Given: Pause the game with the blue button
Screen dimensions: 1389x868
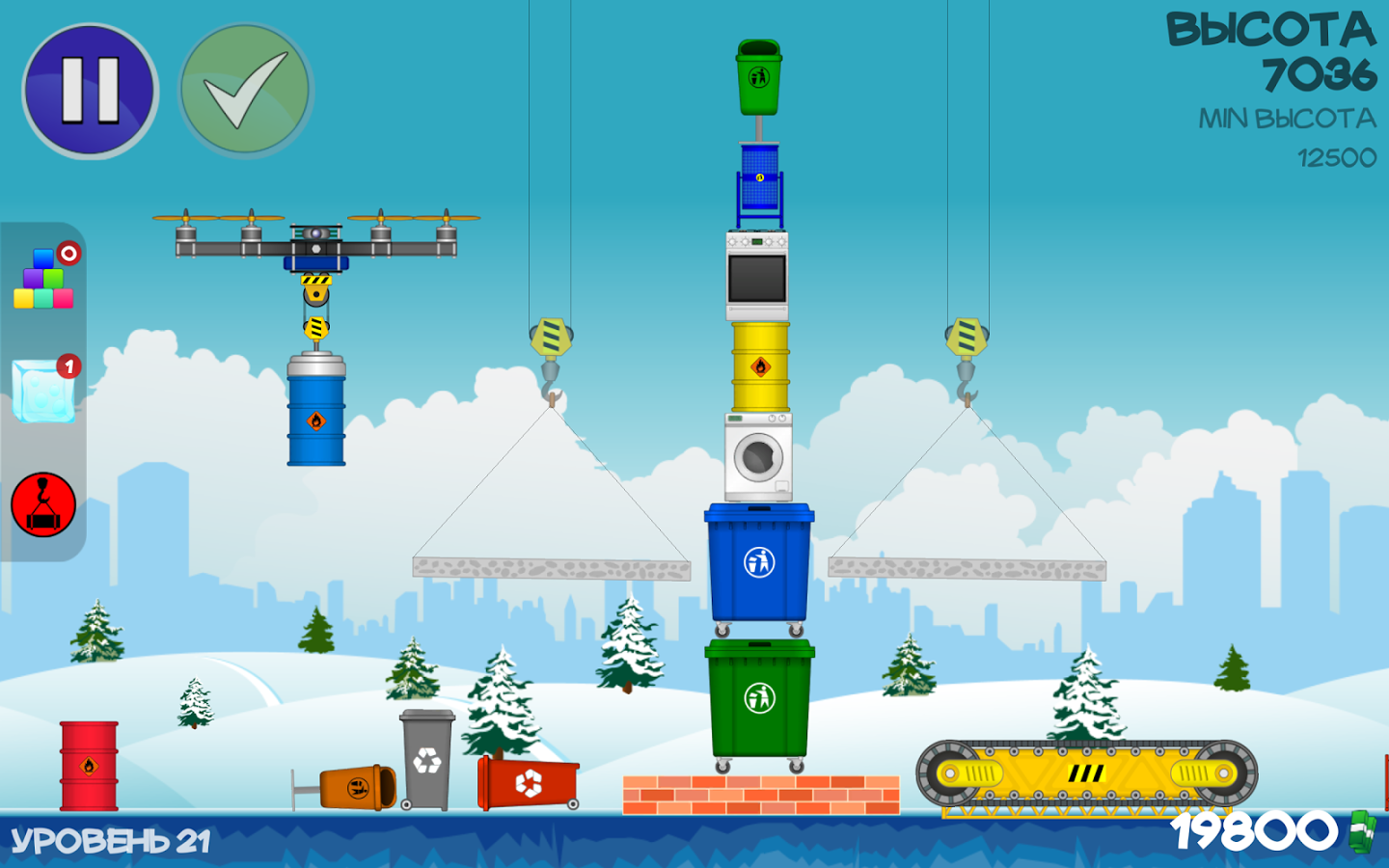Looking at the screenshot, I should point(91,91).
